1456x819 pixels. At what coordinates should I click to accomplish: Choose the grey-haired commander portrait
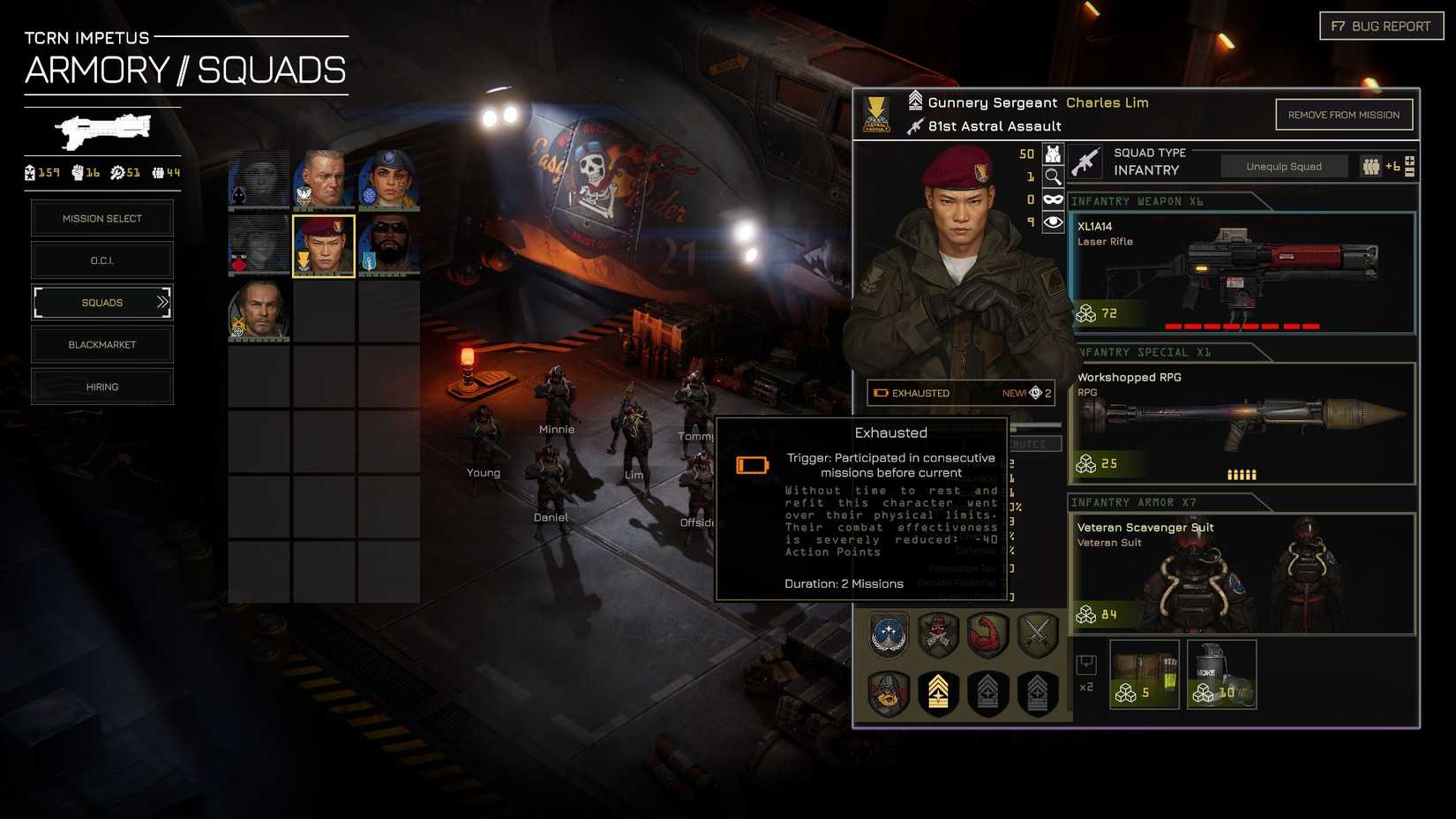324,179
